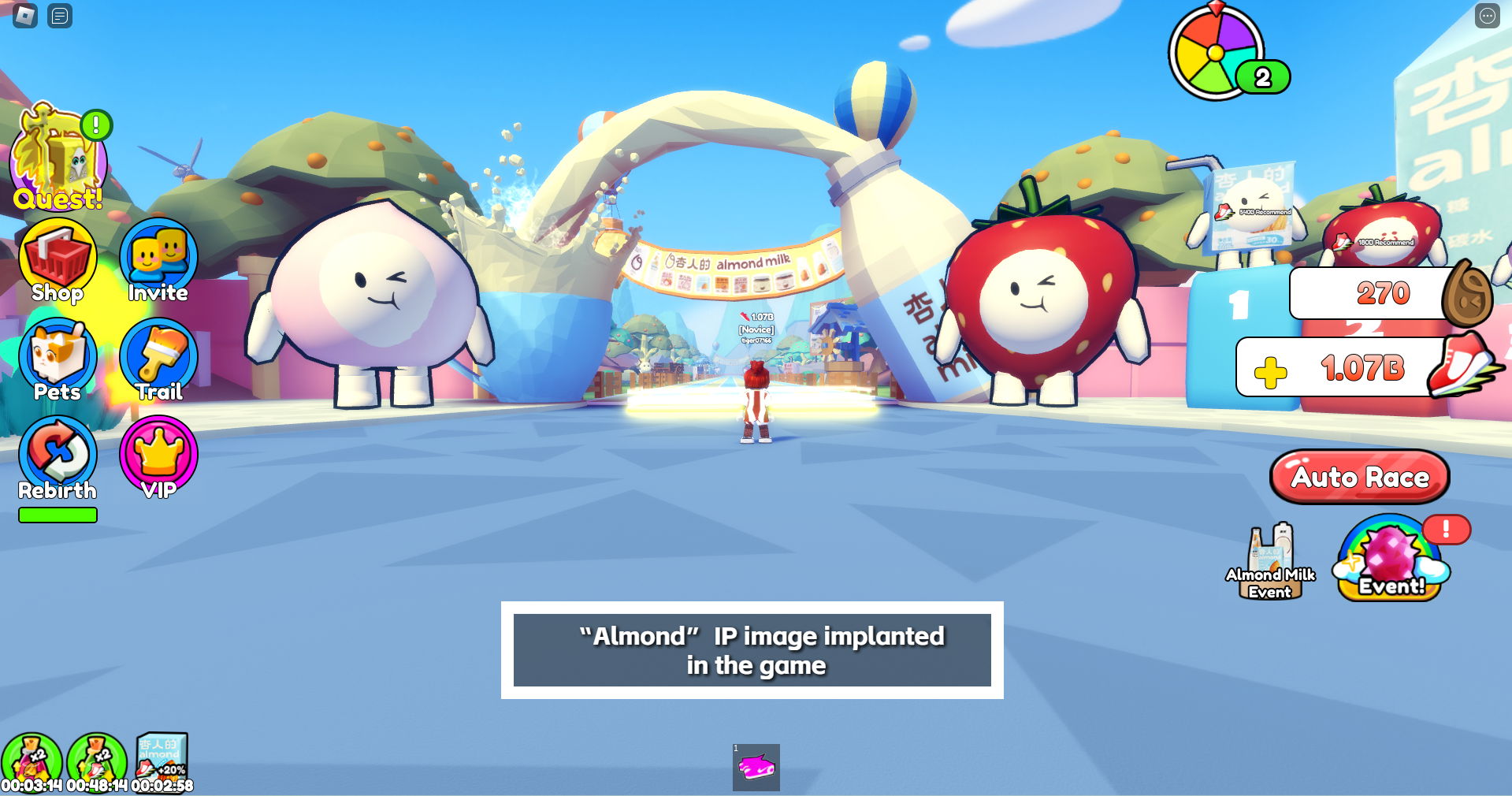The height and width of the screenshot is (796, 1512).
Task: Click the yellow plus to add speed
Action: pyautogui.click(x=1270, y=372)
